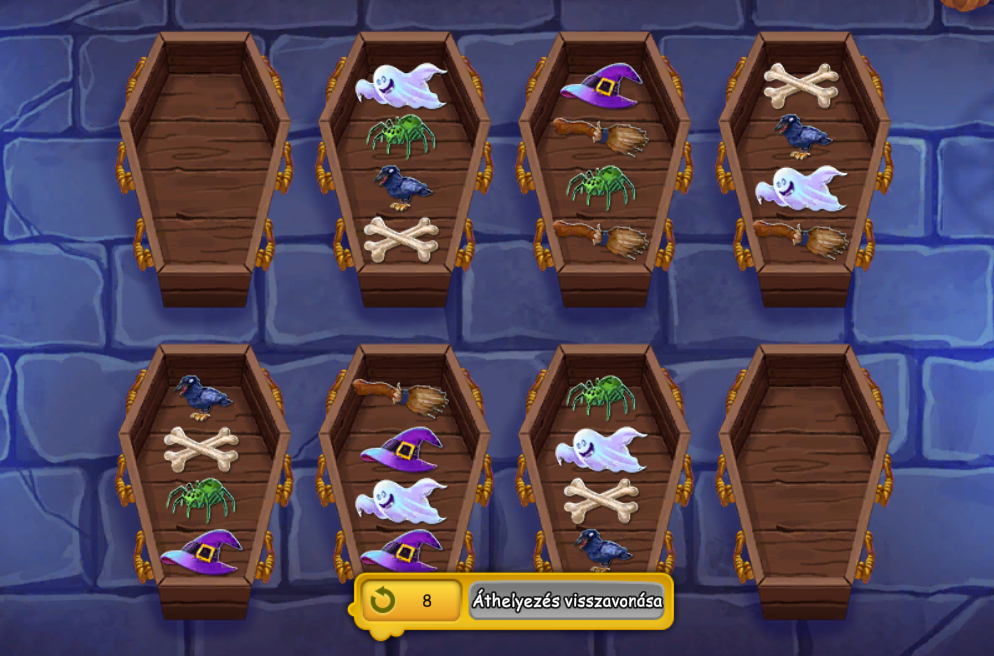This screenshot has width=994, height=656.
Task: Undo move with Áthelyezés visszavonása button
Action: [566, 601]
